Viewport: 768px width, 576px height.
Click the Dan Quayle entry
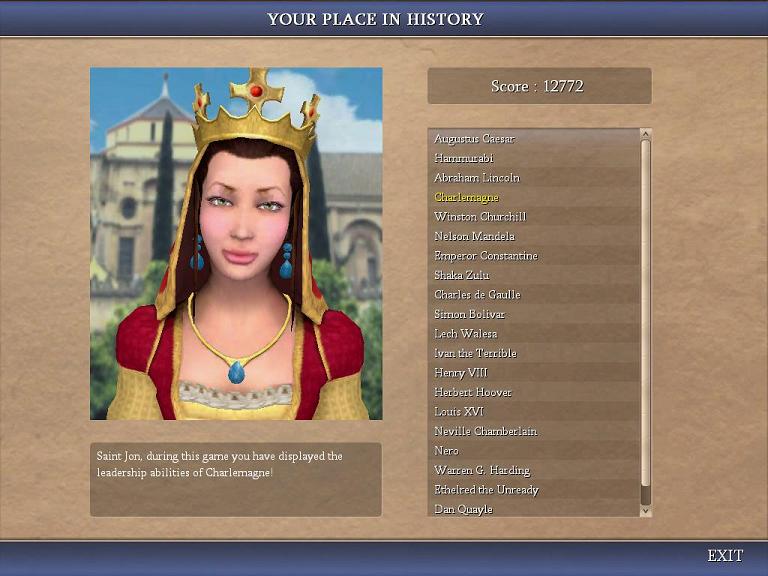tap(463, 510)
